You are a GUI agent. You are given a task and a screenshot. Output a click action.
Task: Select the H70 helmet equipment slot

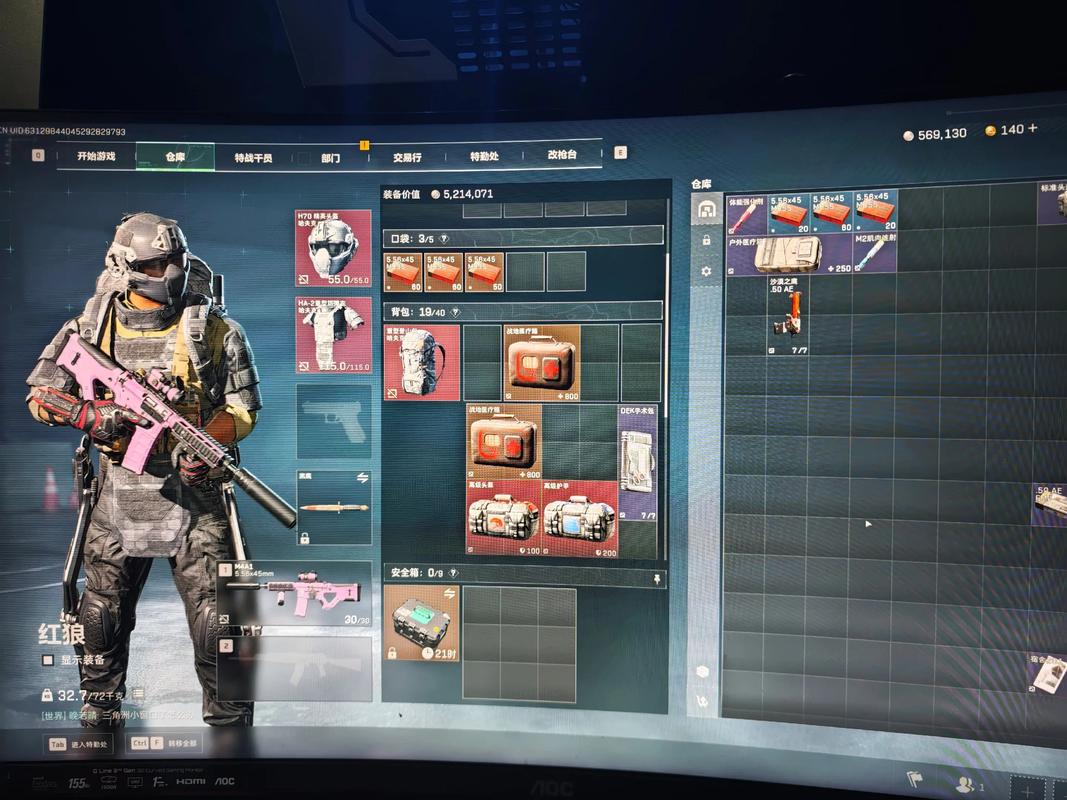point(333,247)
